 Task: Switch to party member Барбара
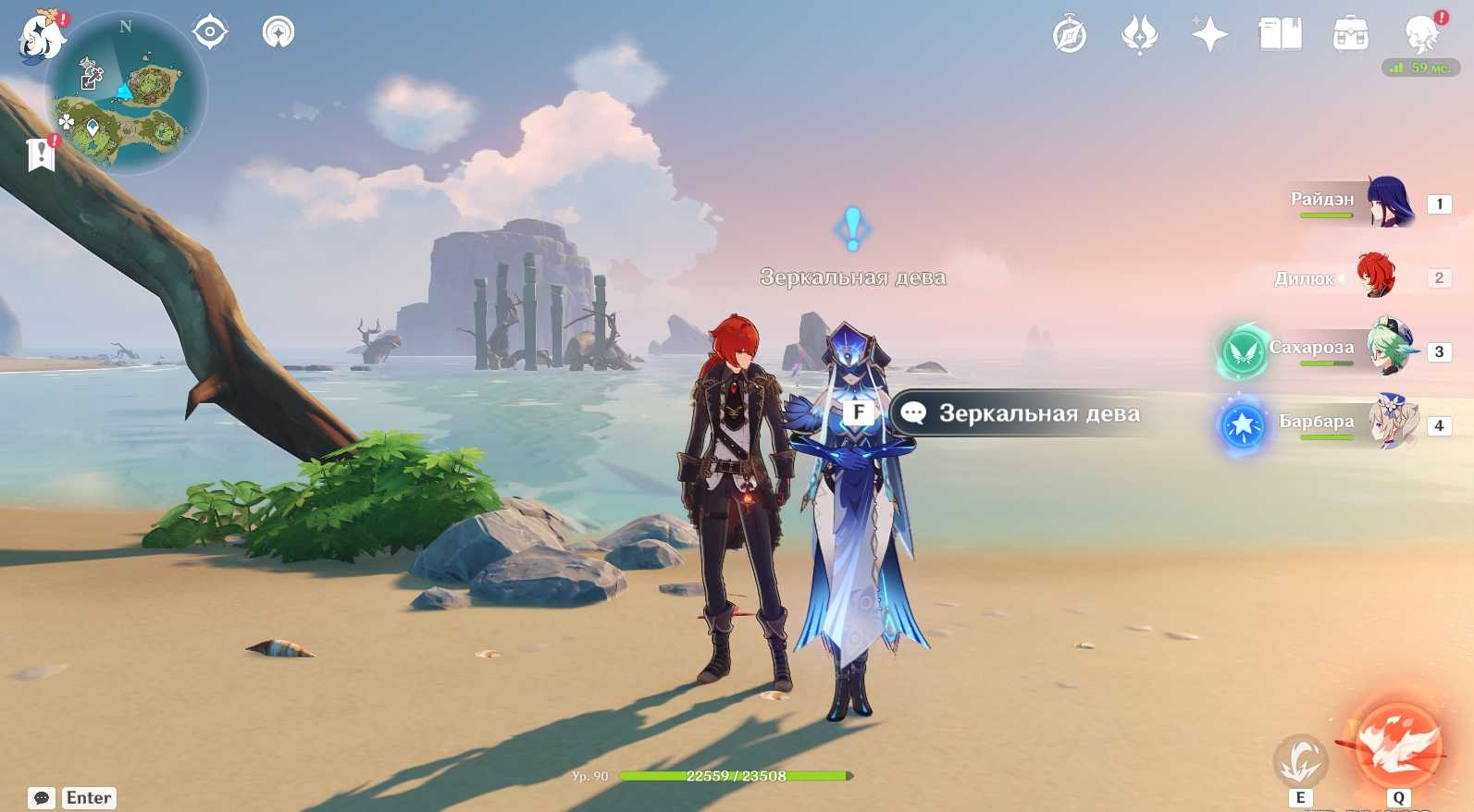[x=1392, y=423]
